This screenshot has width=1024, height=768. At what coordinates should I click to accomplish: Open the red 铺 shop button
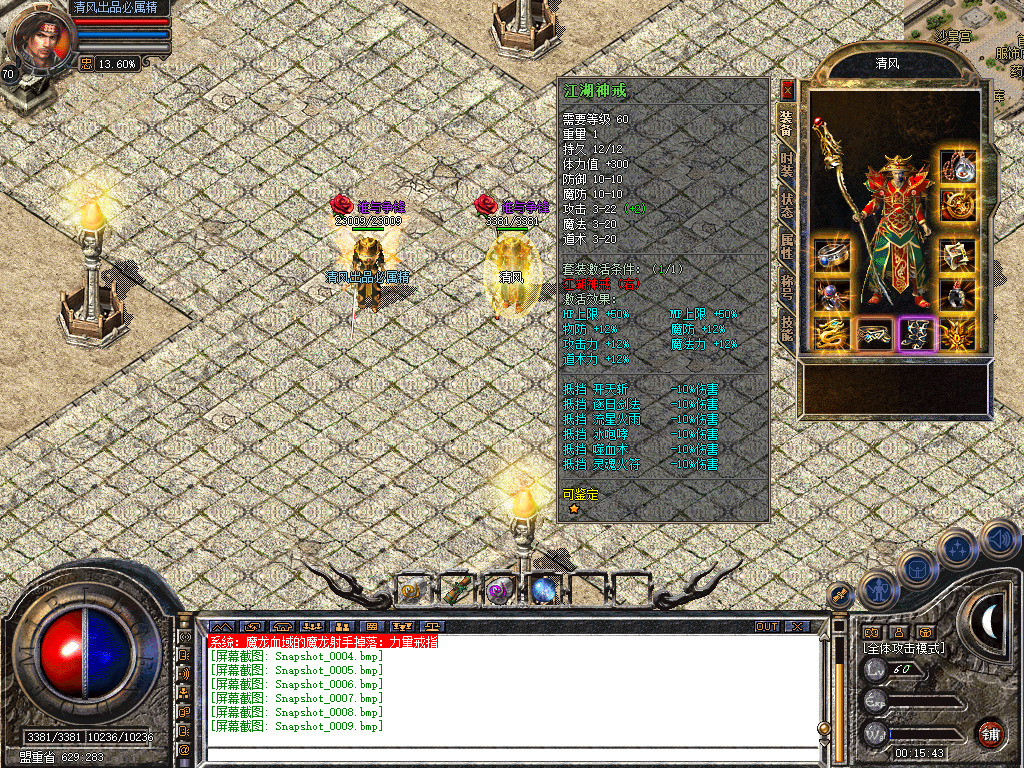point(990,732)
